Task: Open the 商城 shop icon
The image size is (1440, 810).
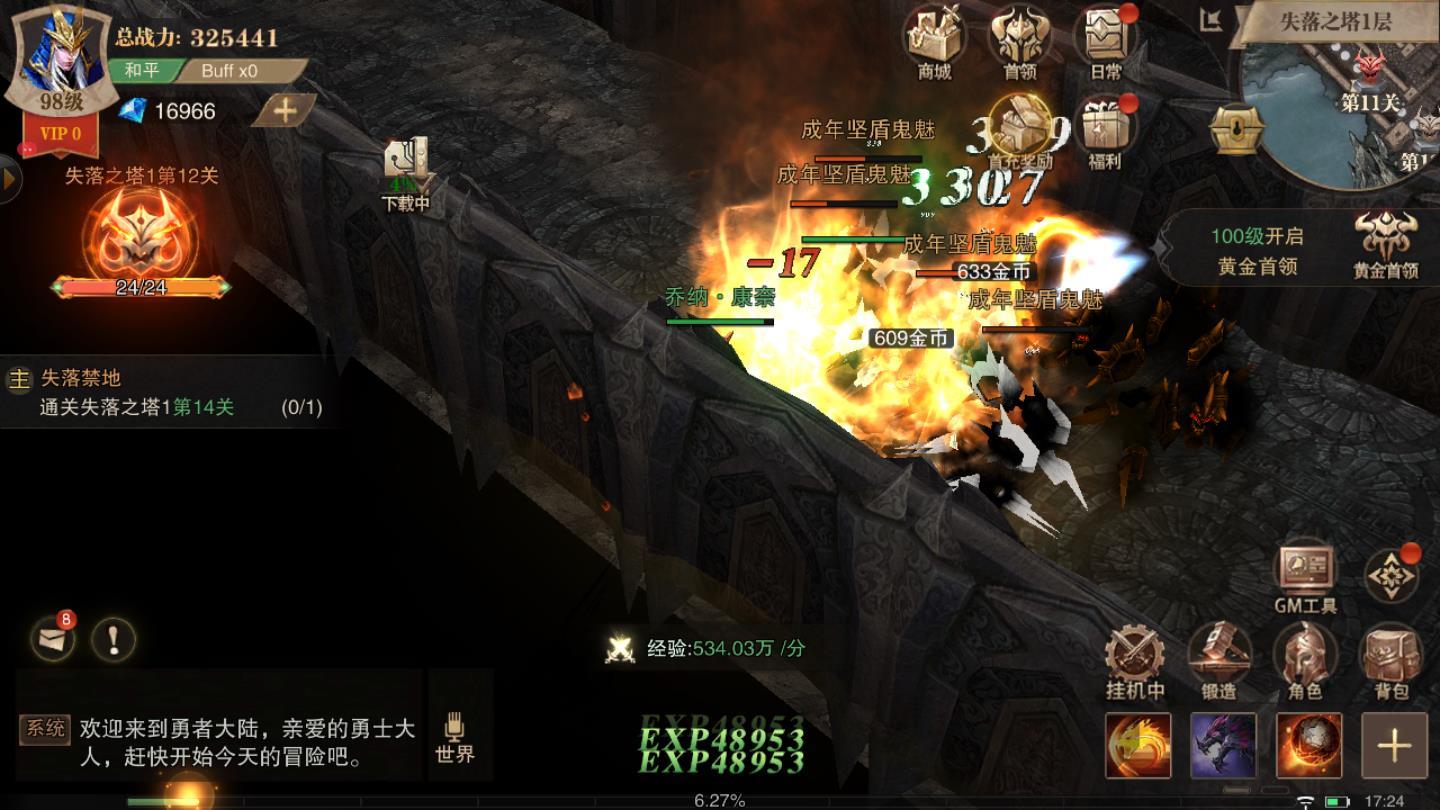Action: click(x=934, y=41)
